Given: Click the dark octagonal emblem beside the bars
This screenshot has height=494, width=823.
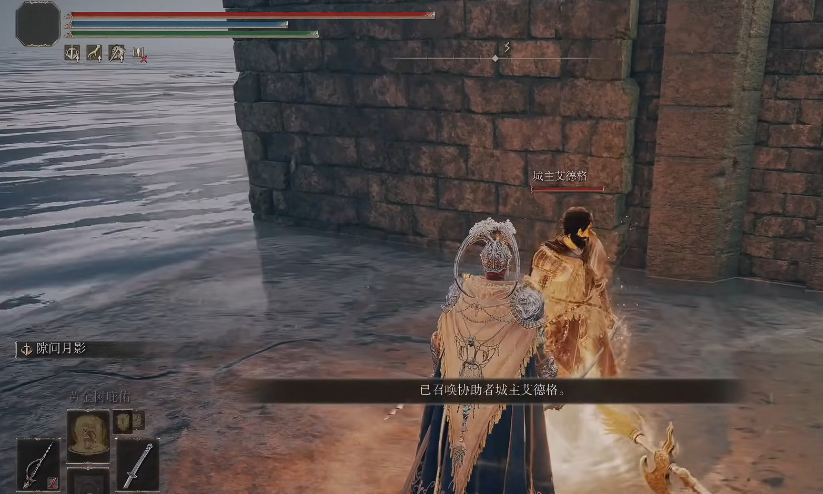Looking at the screenshot, I should (38, 23).
